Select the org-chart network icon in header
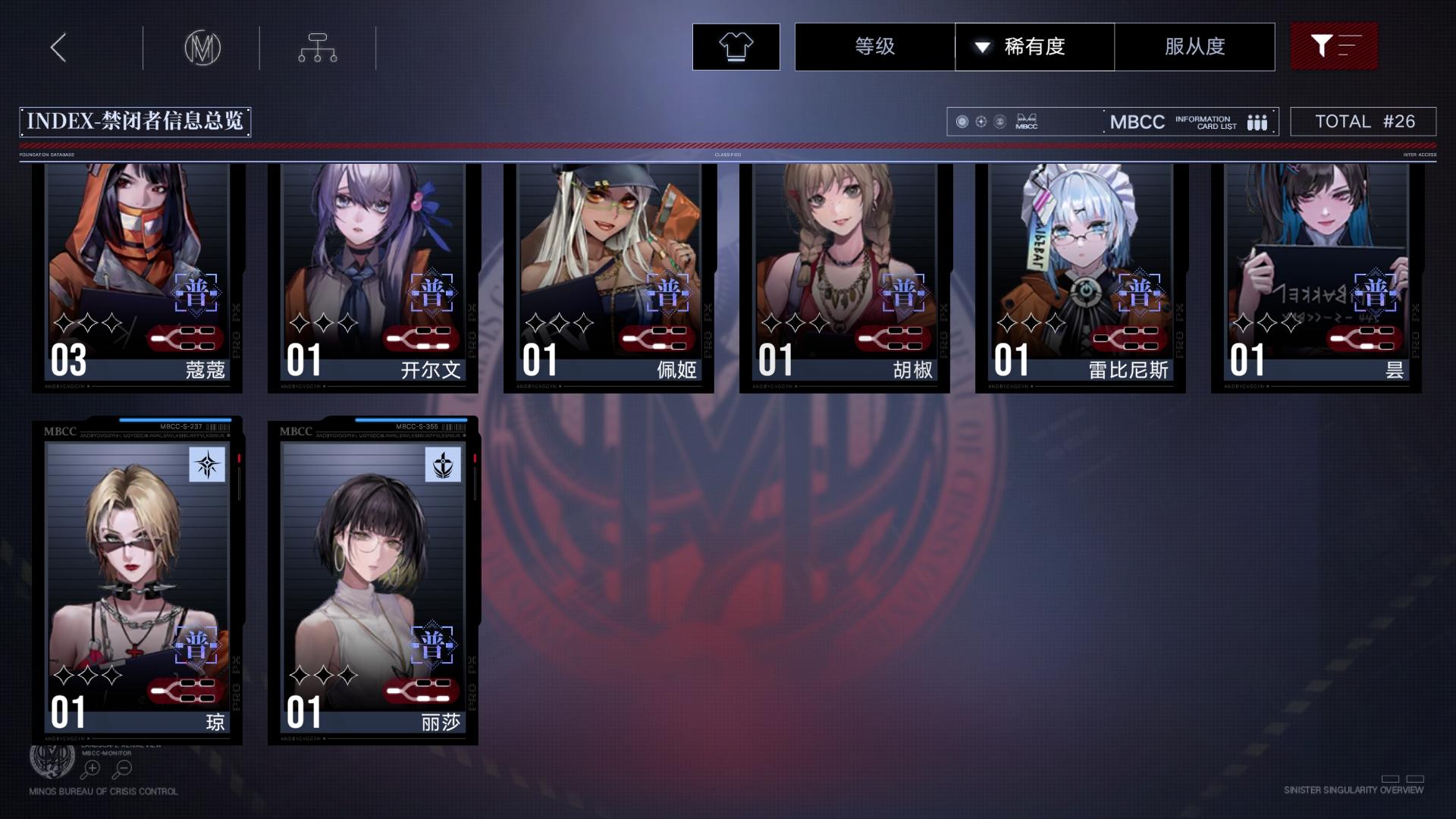The height and width of the screenshot is (819, 1456). [x=317, y=47]
